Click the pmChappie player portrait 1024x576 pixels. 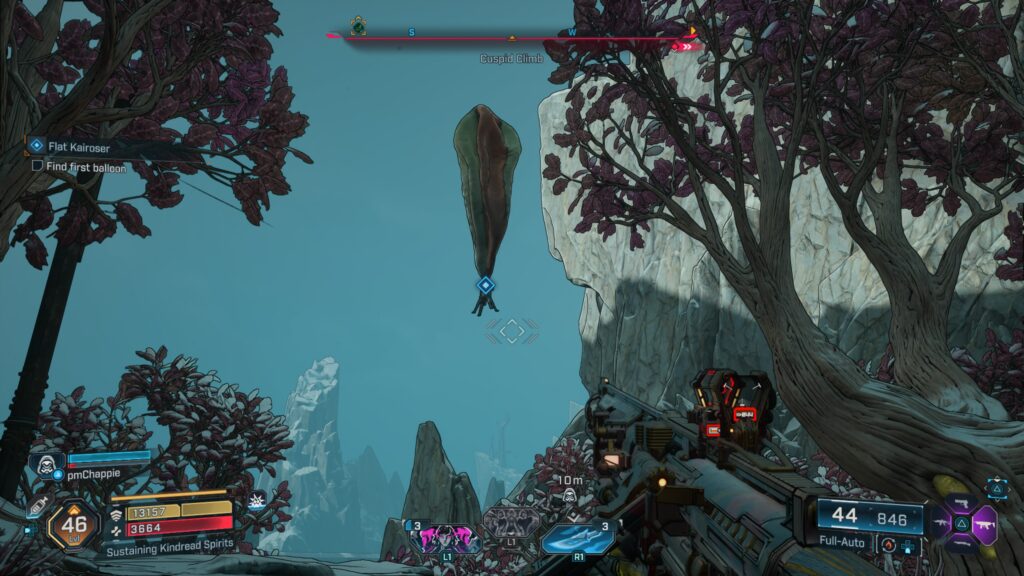coord(46,463)
